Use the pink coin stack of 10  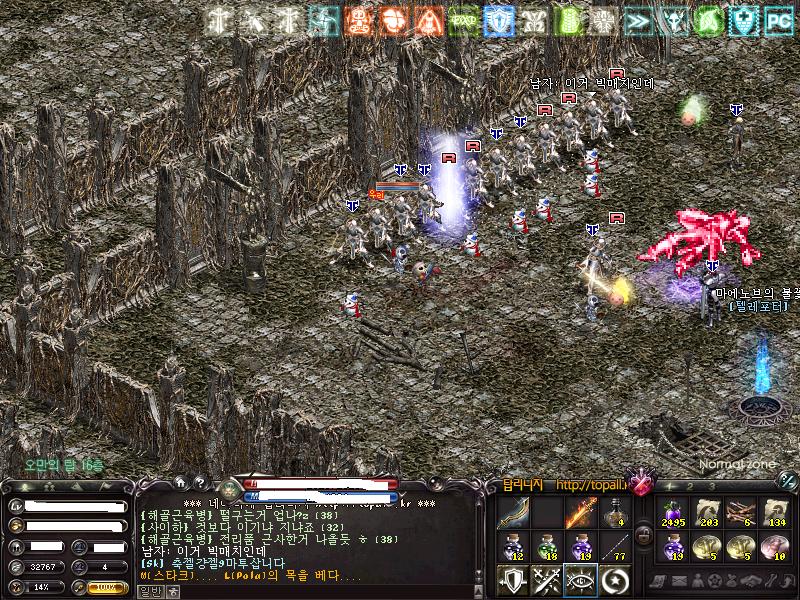coord(776,546)
